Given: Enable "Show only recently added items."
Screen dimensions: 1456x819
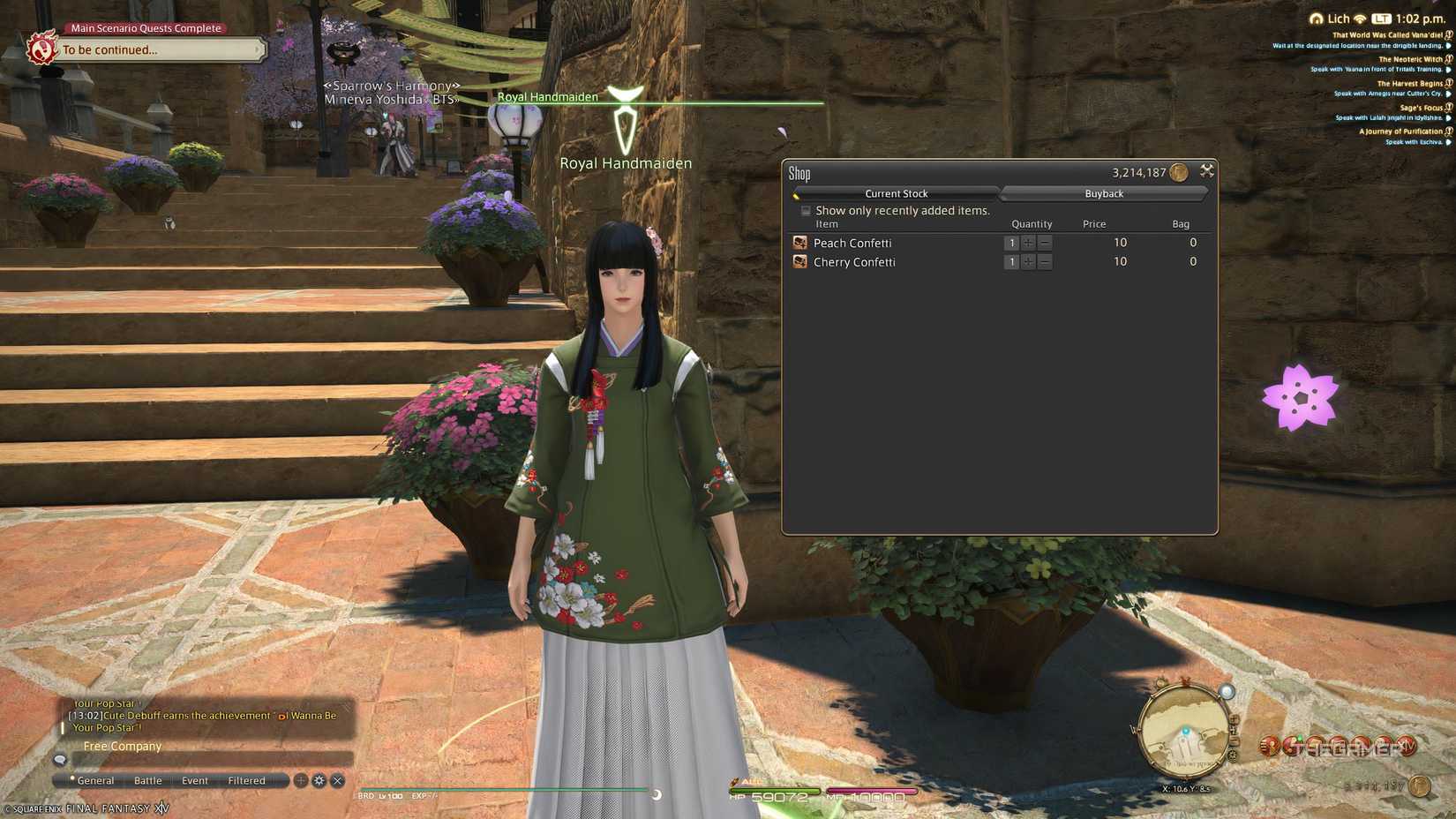Looking at the screenshot, I should [806, 210].
